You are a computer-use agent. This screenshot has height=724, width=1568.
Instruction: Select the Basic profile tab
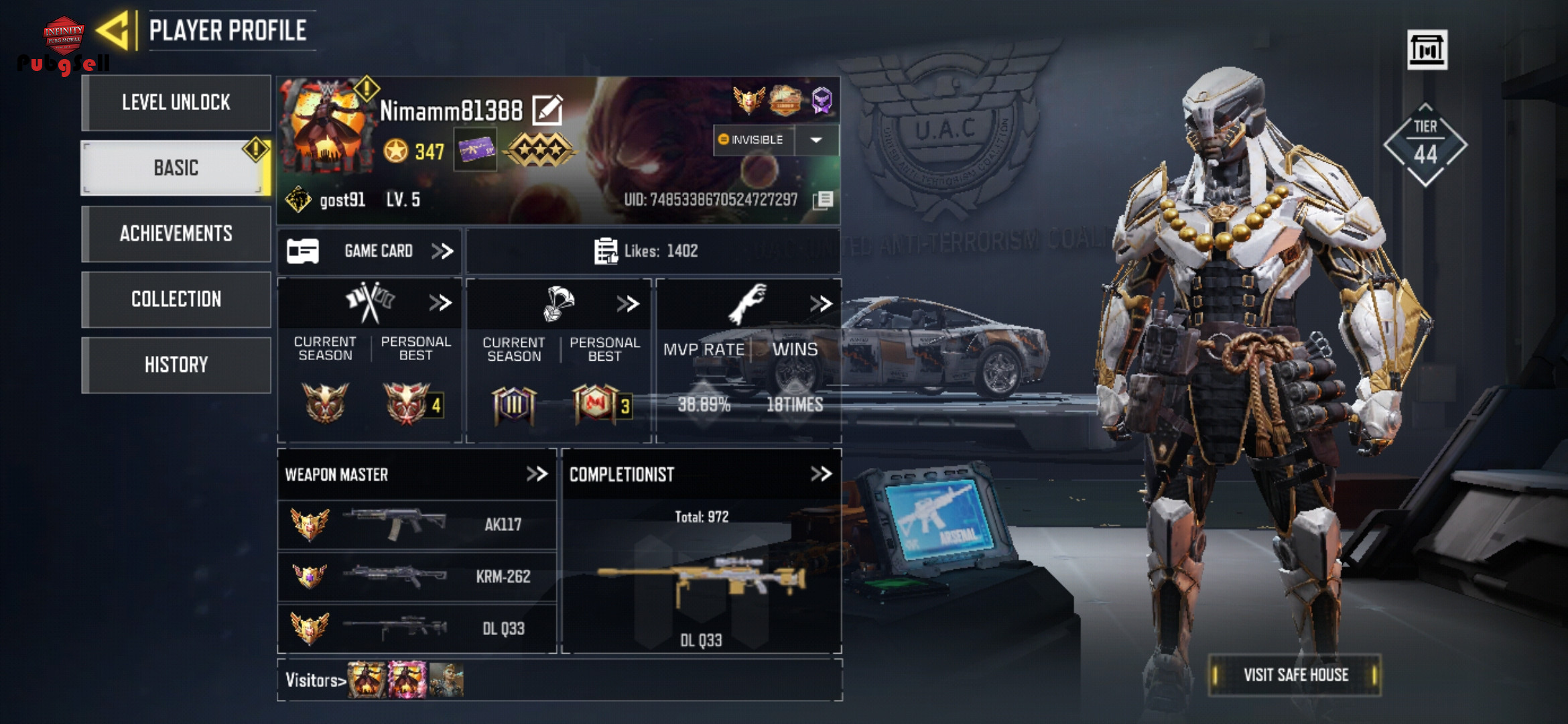176,168
